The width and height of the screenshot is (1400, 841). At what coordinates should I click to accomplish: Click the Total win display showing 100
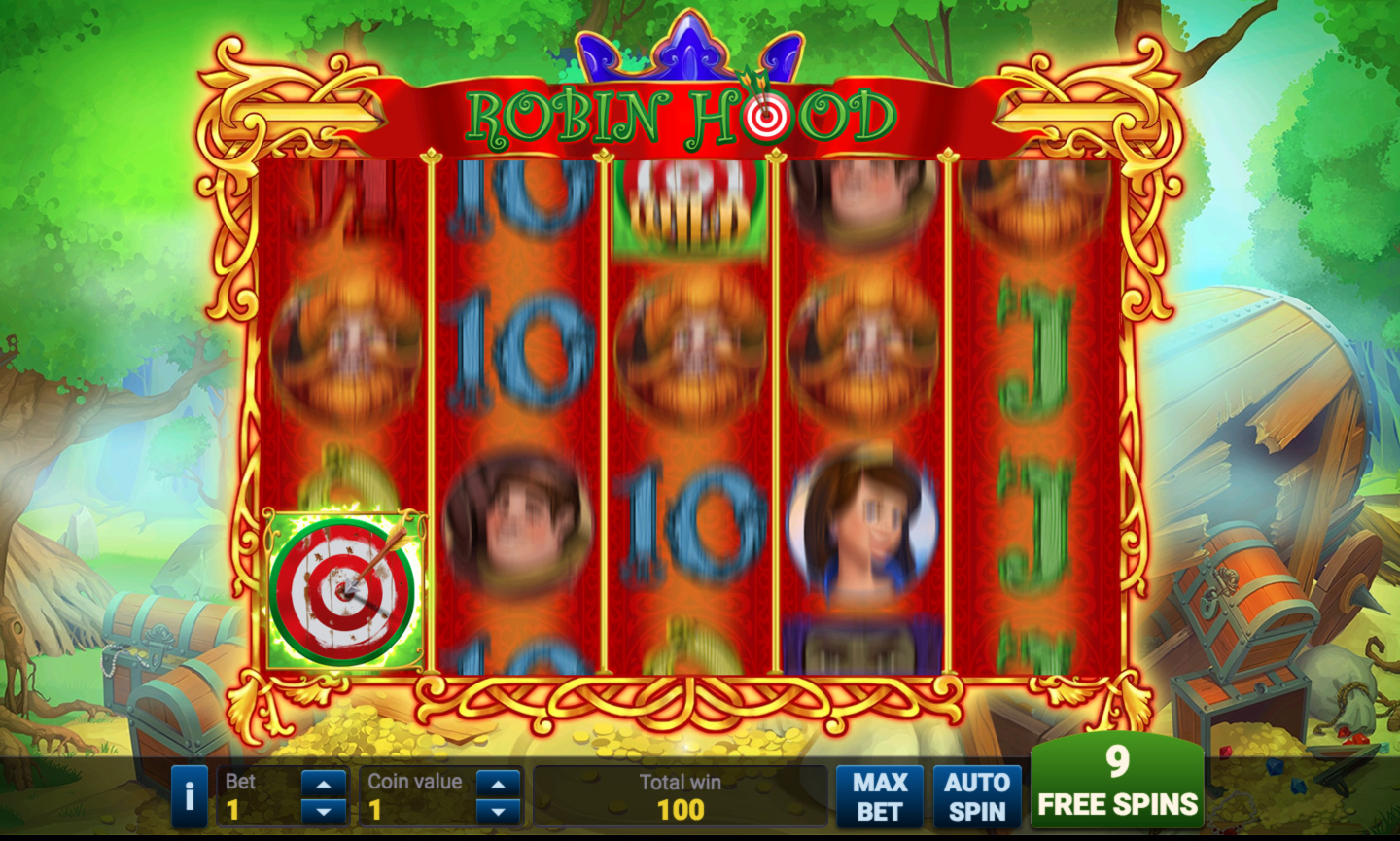681,795
